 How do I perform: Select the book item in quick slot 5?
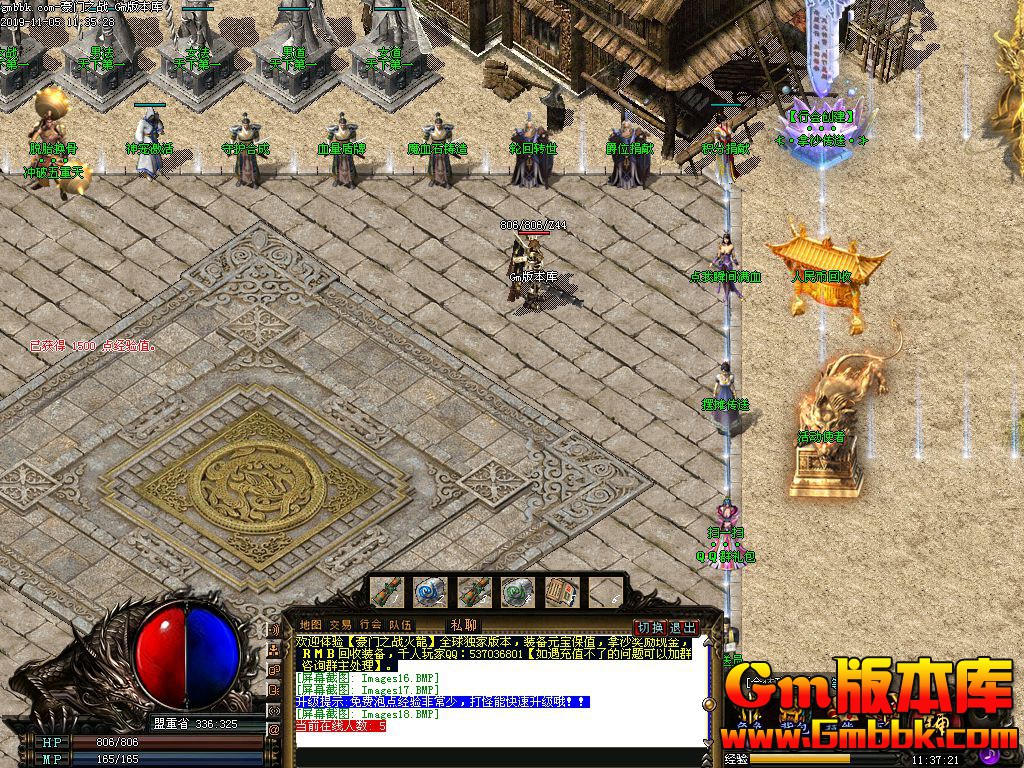(x=560, y=592)
